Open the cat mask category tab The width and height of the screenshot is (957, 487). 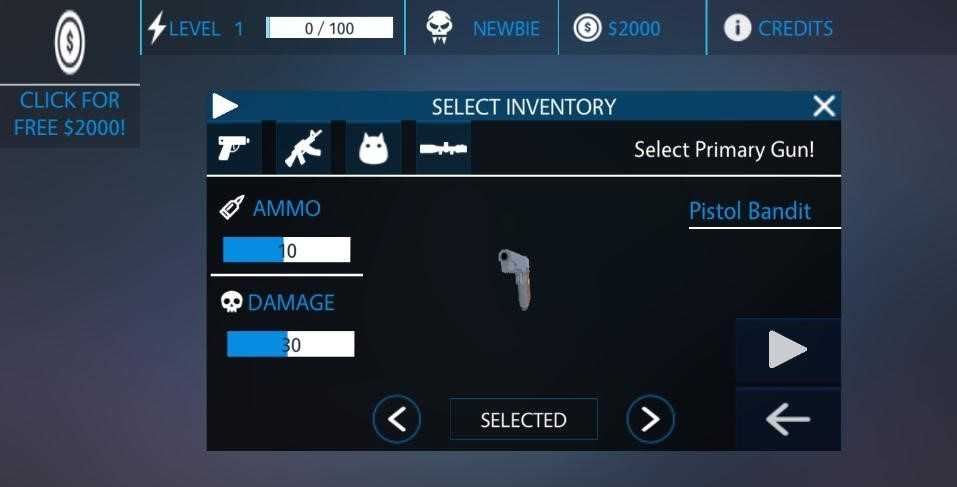pyautogui.click(x=373, y=150)
